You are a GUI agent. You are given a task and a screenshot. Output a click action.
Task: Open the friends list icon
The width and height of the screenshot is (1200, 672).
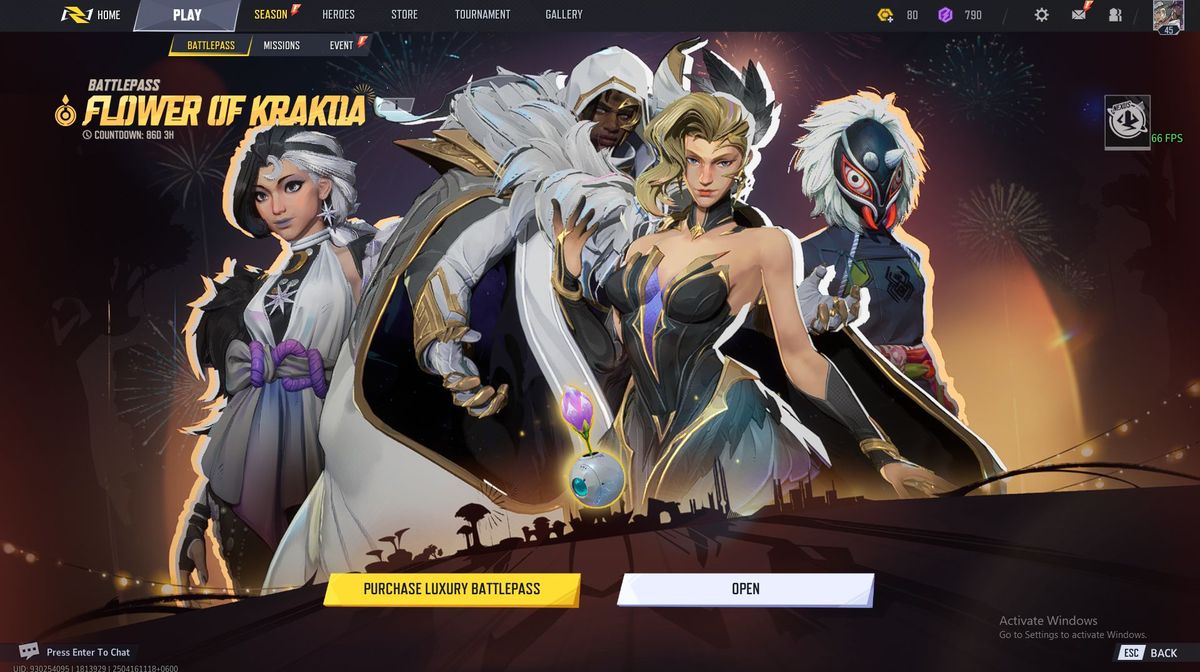click(1116, 15)
